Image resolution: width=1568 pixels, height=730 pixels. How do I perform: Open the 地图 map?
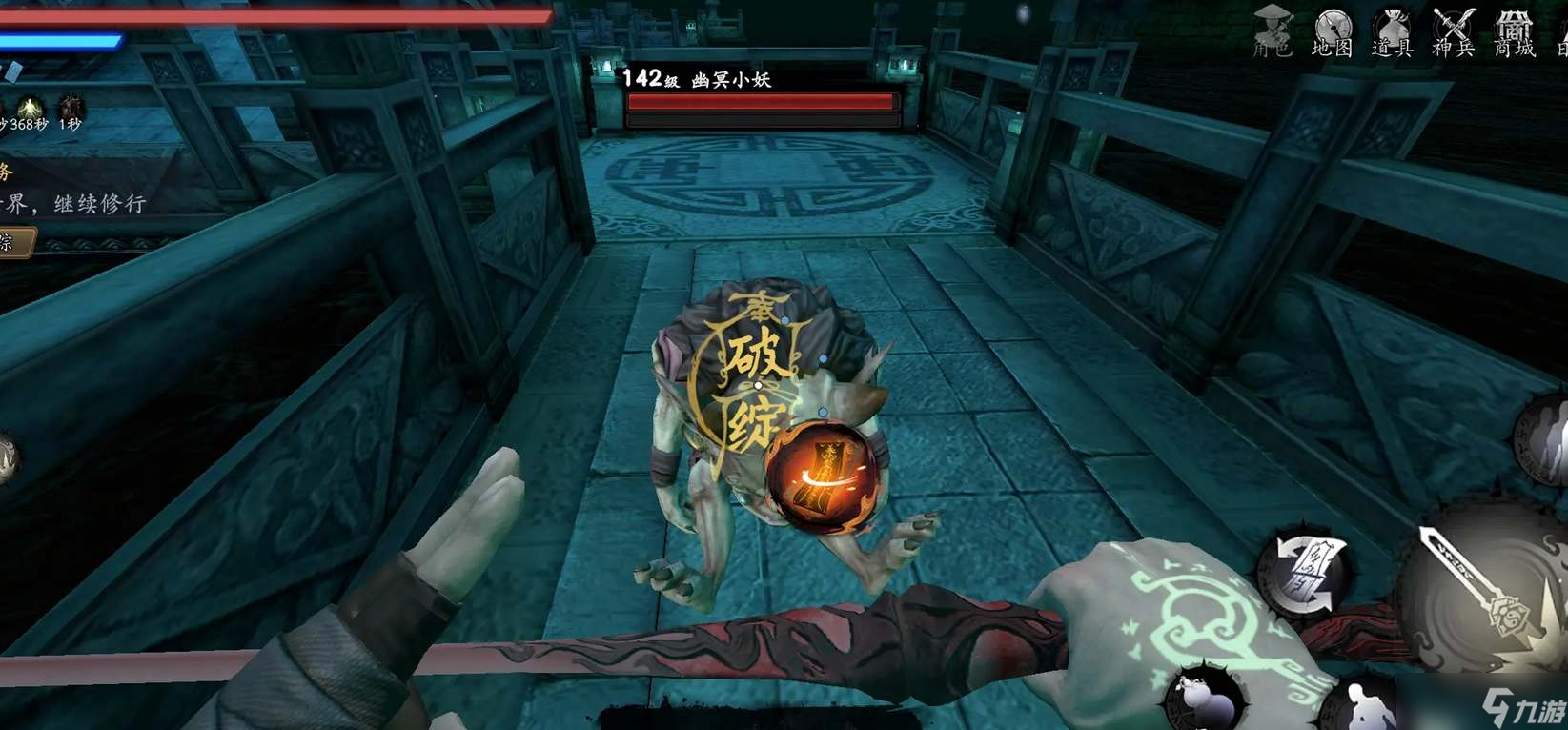tap(1332, 30)
